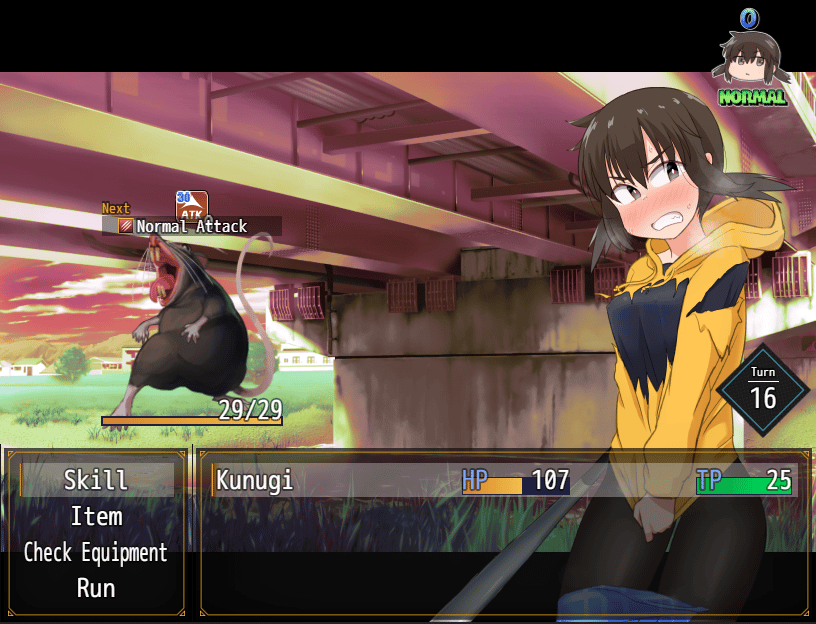Viewport: 816px width, 624px height.
Task: Open the Item menu
Action: pyautogui.click(x=96, y=517)
